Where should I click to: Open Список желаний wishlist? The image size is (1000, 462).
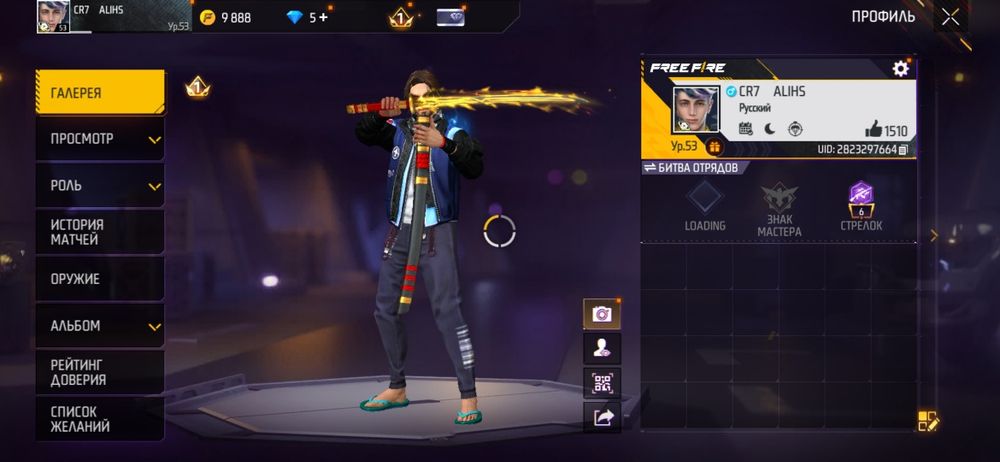pos(100,419)
